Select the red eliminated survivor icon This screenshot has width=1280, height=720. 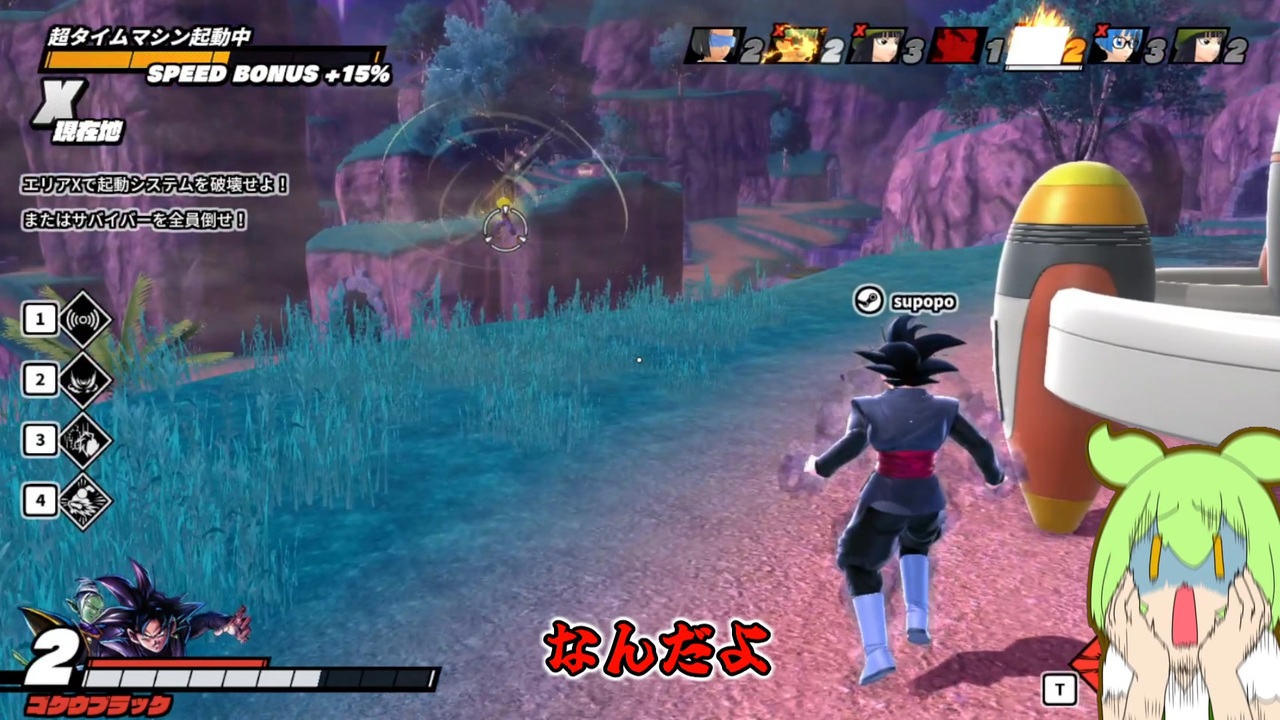point(955,45)
